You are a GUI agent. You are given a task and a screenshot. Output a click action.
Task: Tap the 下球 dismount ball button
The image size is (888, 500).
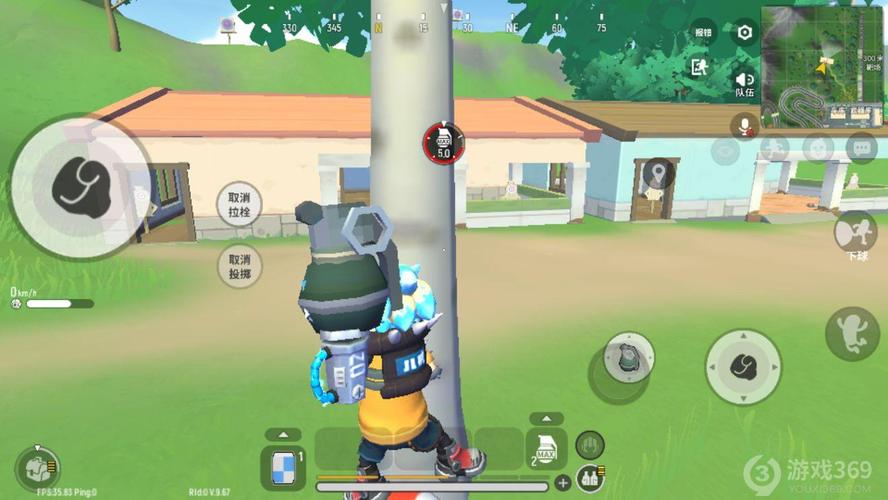(855, 232)
